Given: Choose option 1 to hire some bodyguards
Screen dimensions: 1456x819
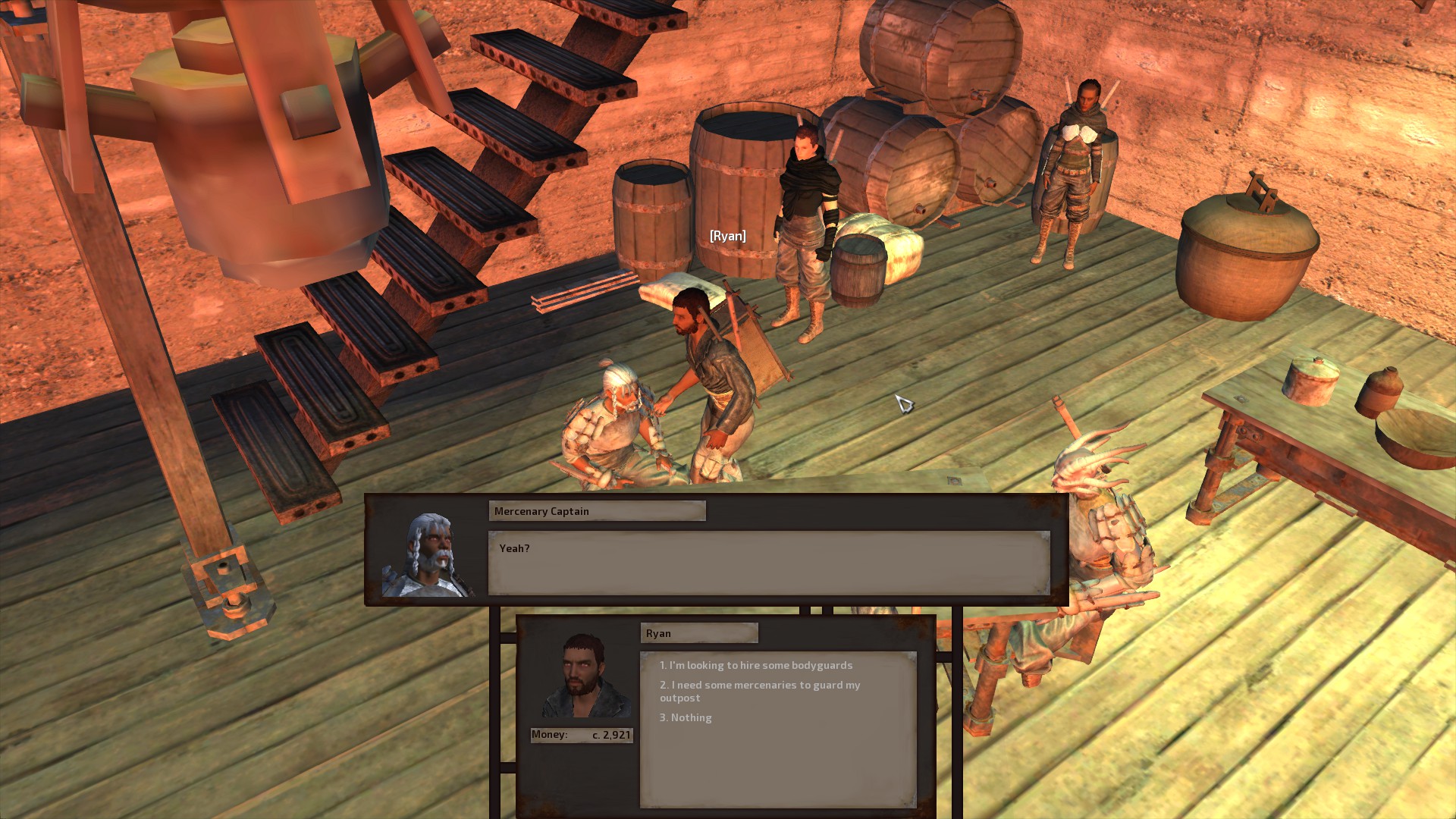Looking at the screenshot, I should point(755,665).
